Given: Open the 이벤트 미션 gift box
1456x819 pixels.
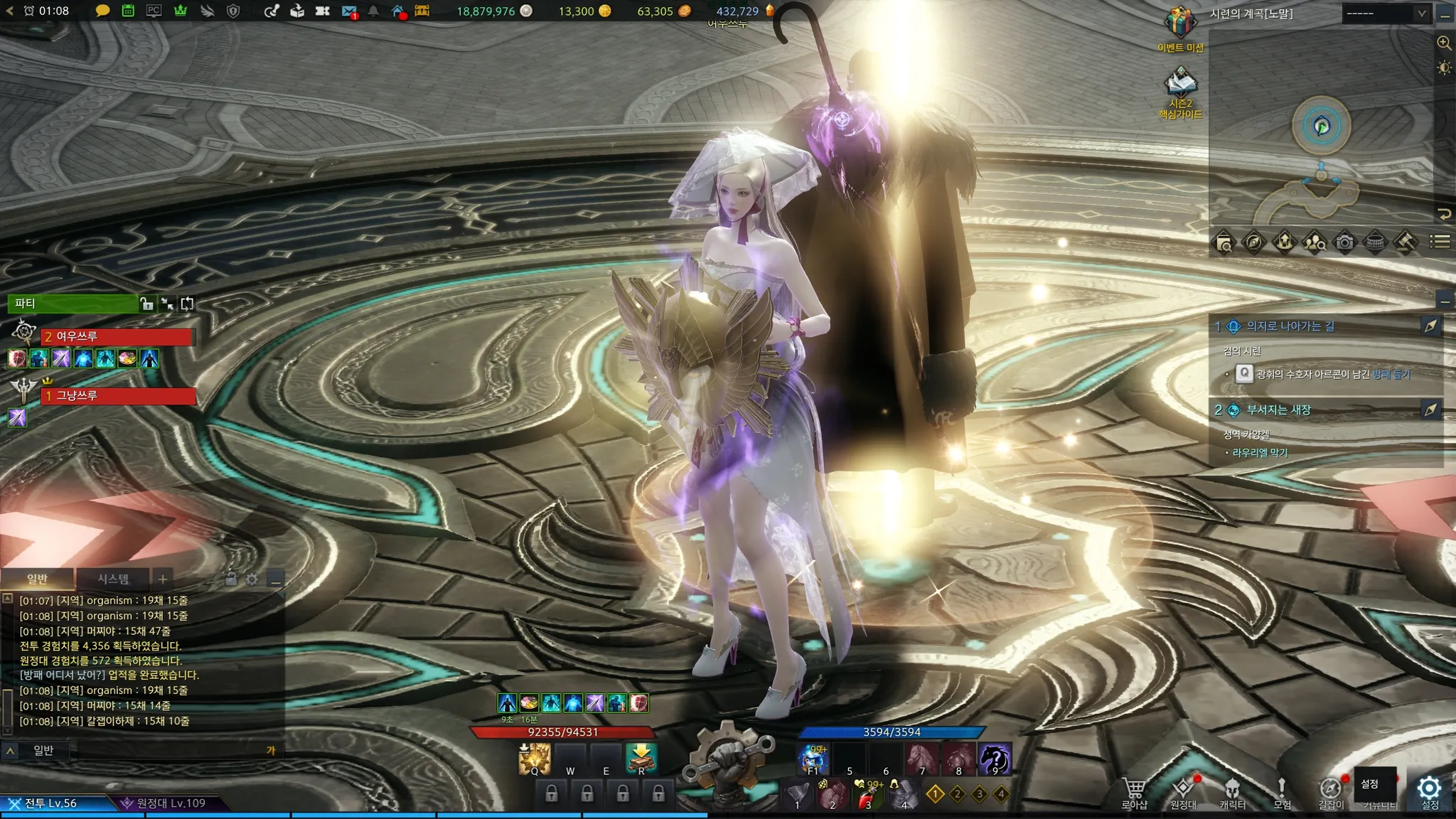Looking at the screenshot, I should pyautogui.click(x=1180, y=23).
